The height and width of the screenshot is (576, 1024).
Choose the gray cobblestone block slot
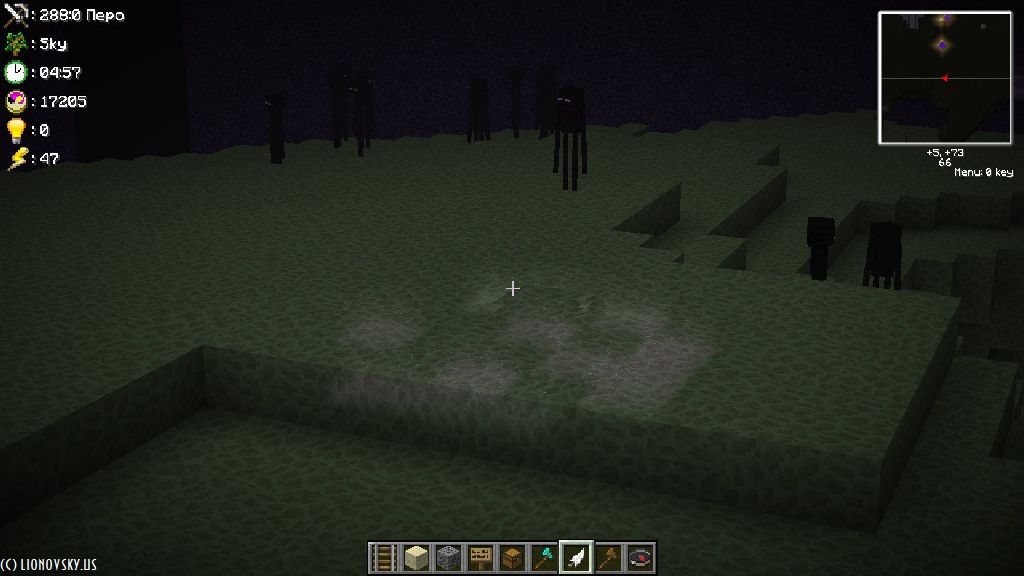coord(448,556)
